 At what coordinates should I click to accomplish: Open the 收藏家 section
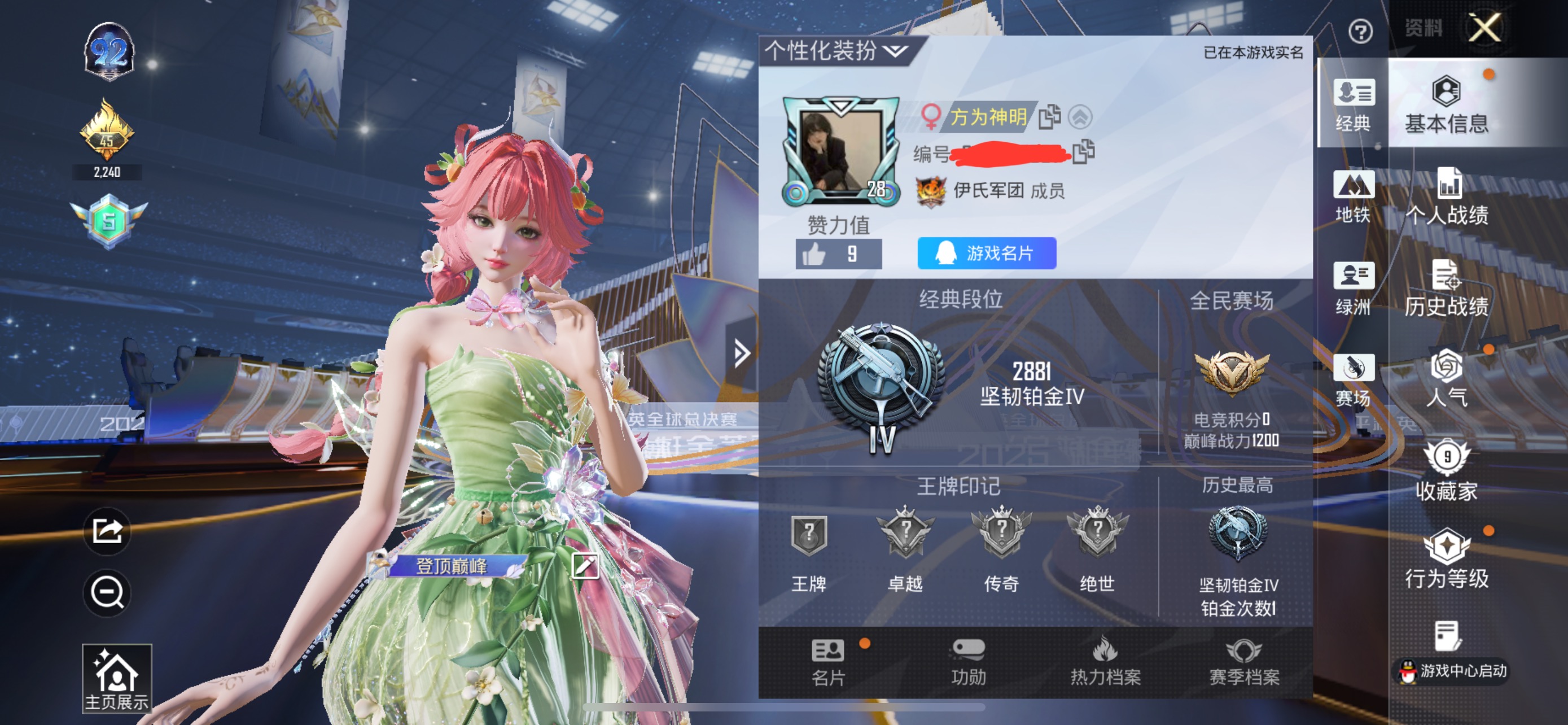[x=1447, y=470]
